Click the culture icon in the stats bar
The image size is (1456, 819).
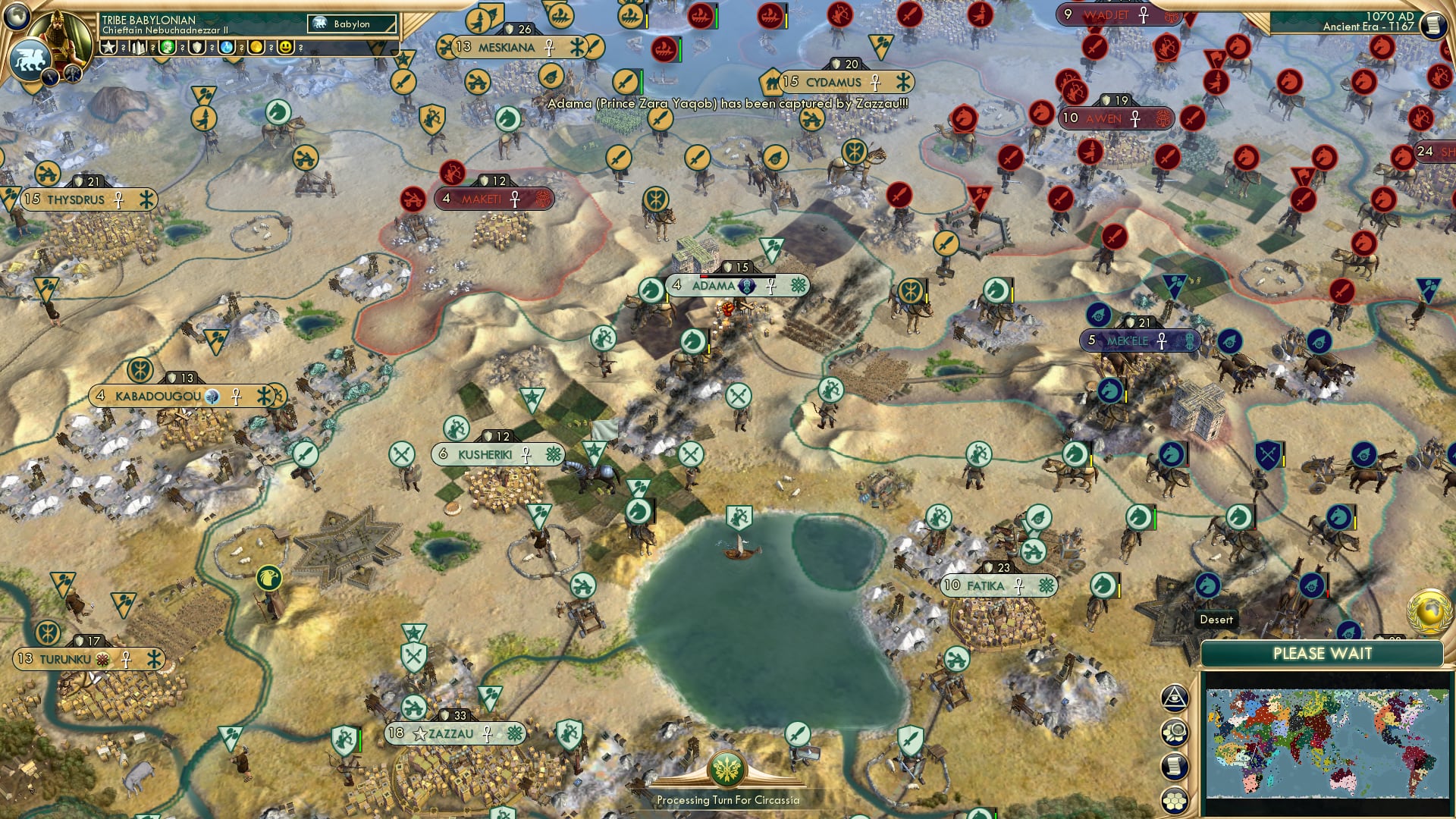tap(168, 49)
